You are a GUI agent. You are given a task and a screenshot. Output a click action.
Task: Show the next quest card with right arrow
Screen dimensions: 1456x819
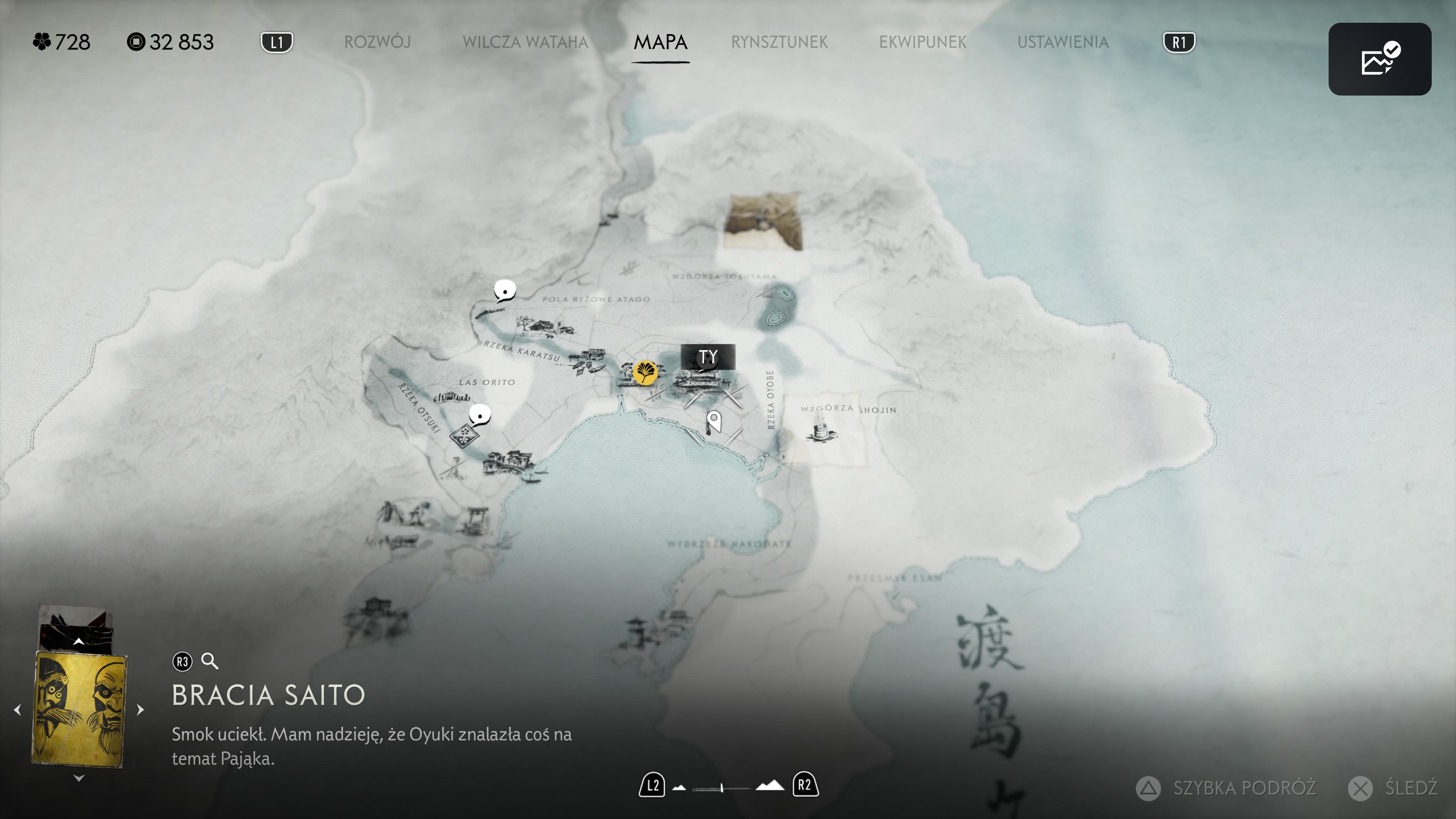pos(140,710)
